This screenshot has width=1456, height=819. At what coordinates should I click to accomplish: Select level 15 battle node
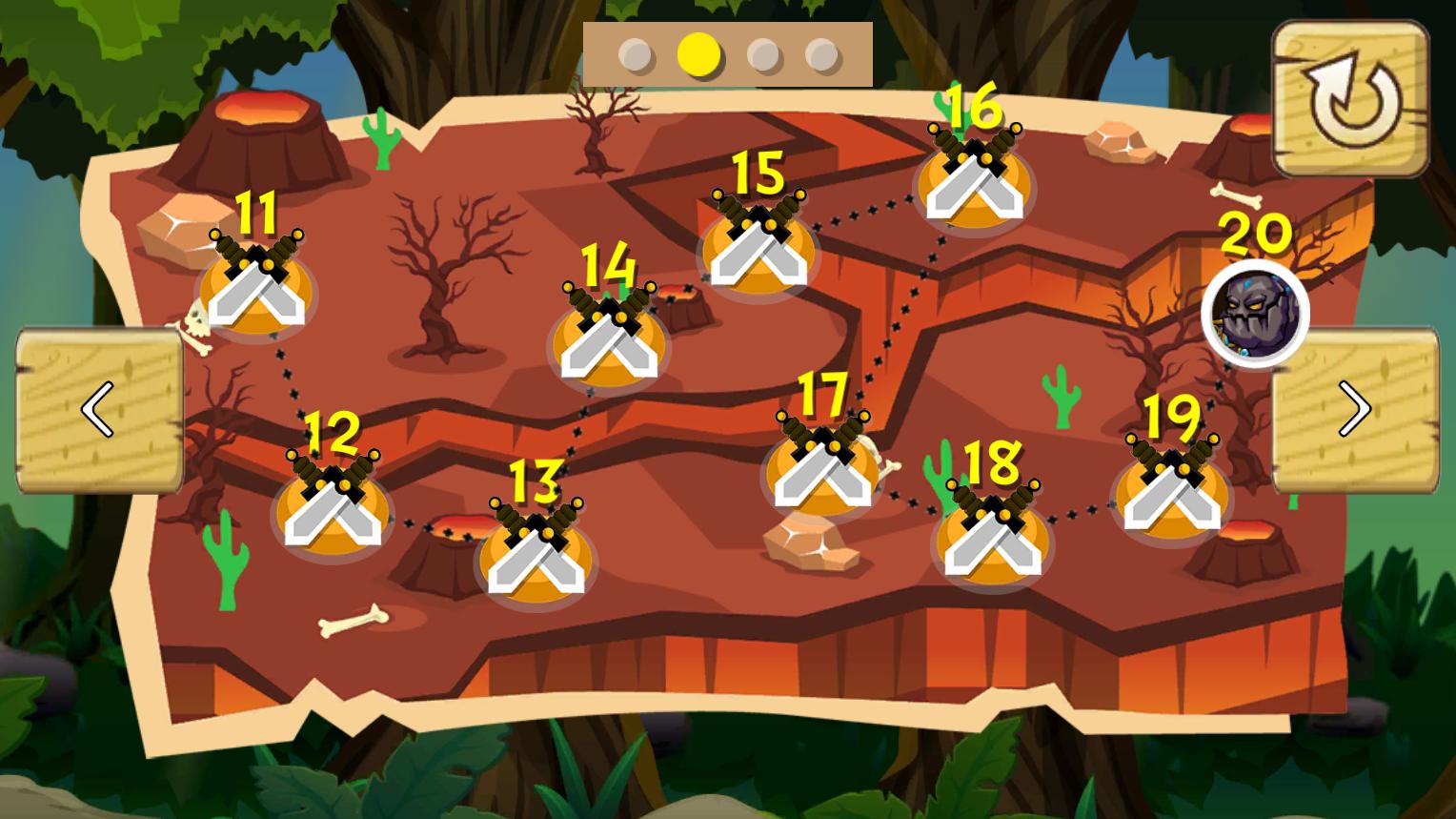[758, 250]
